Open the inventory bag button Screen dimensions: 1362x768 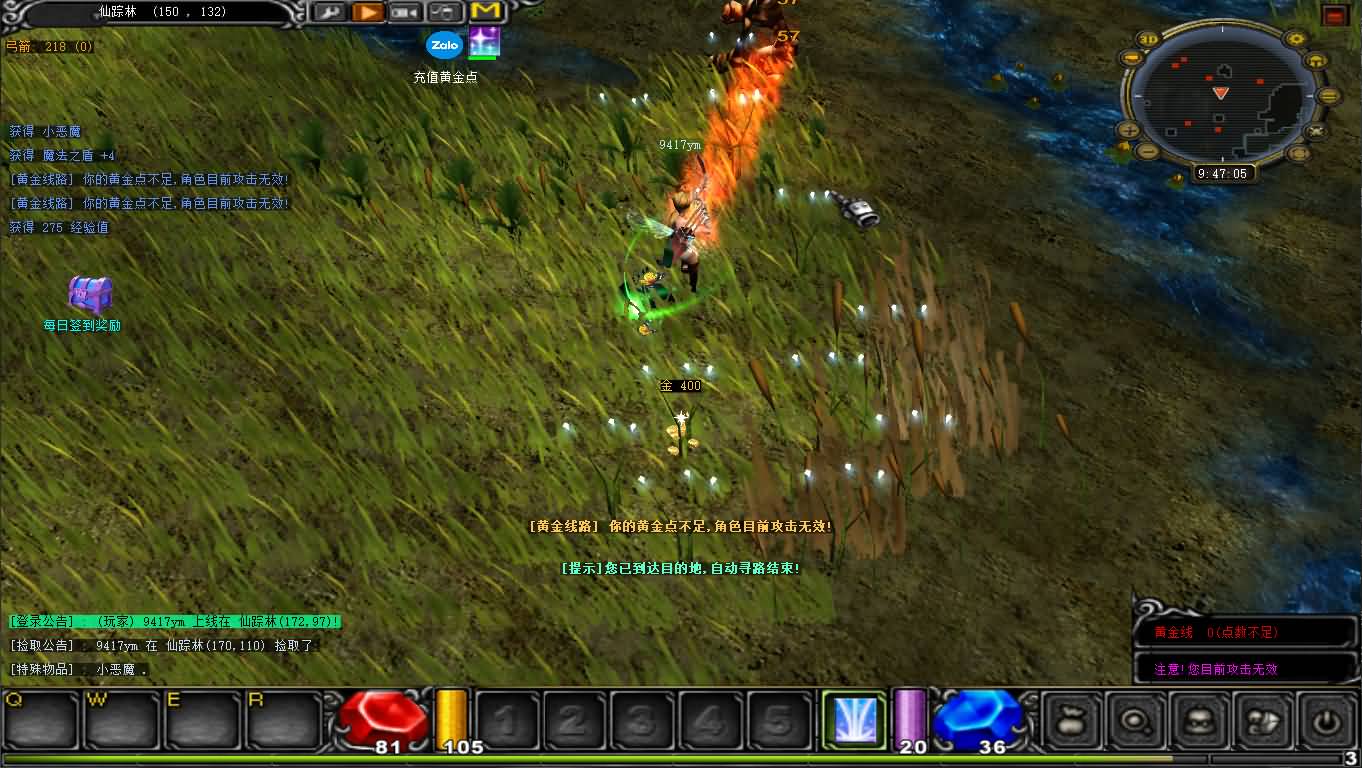coord(1071,721)
